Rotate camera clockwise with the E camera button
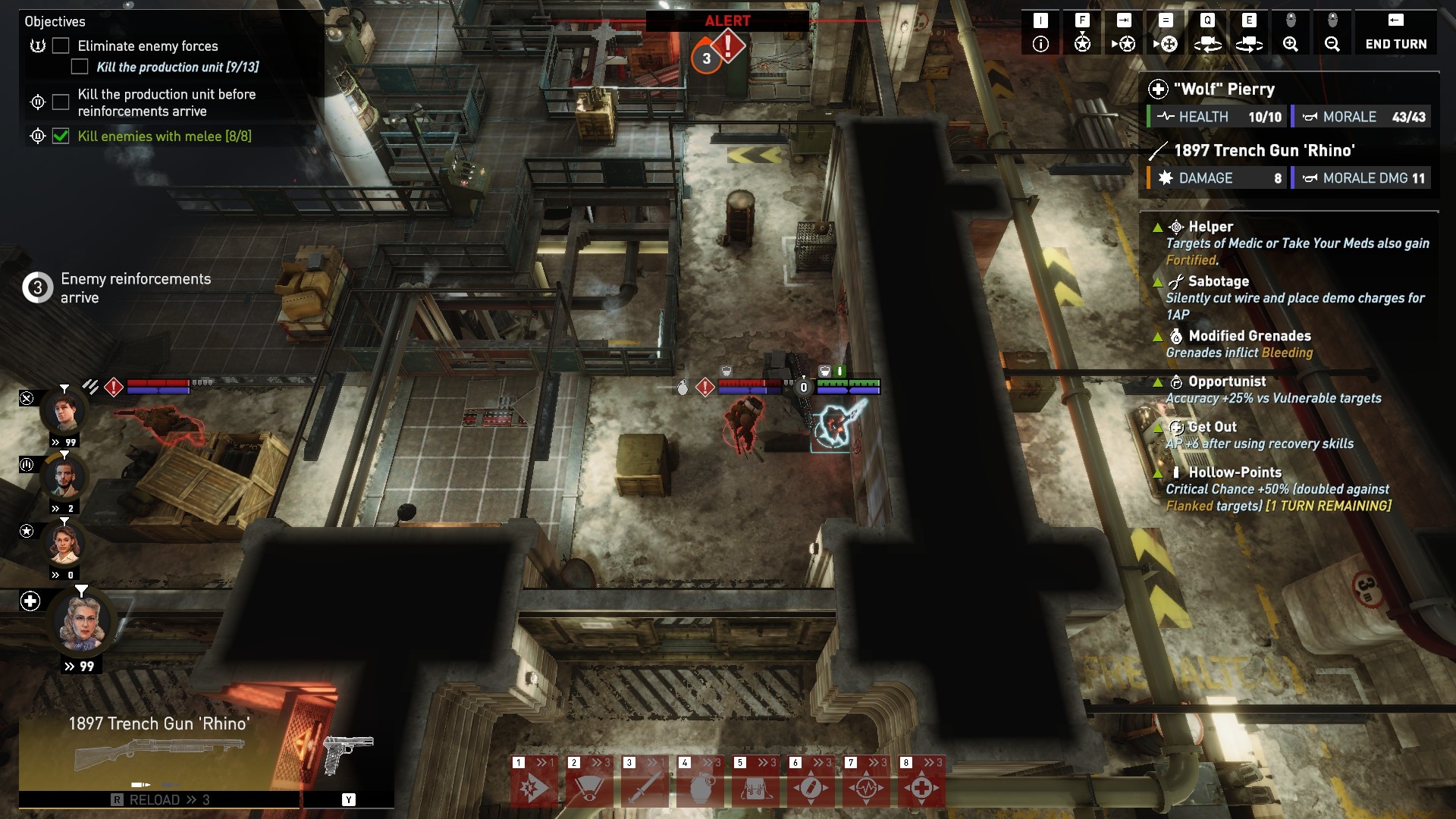 (x=1249, y=35)
